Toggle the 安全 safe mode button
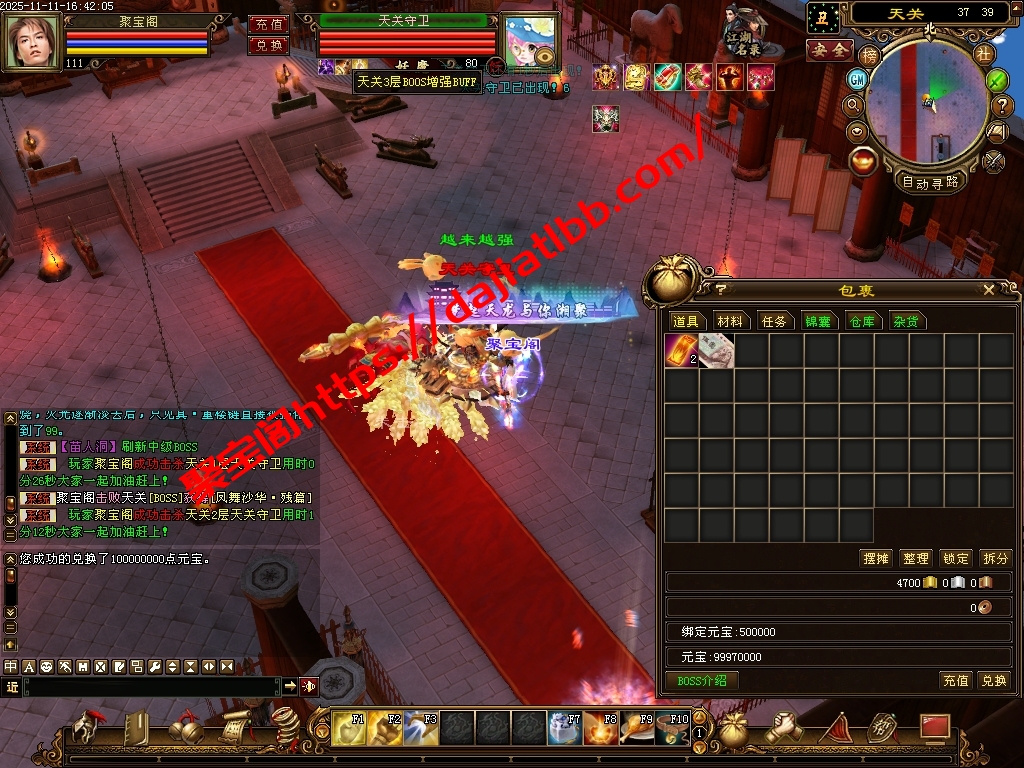 [829, 50]
